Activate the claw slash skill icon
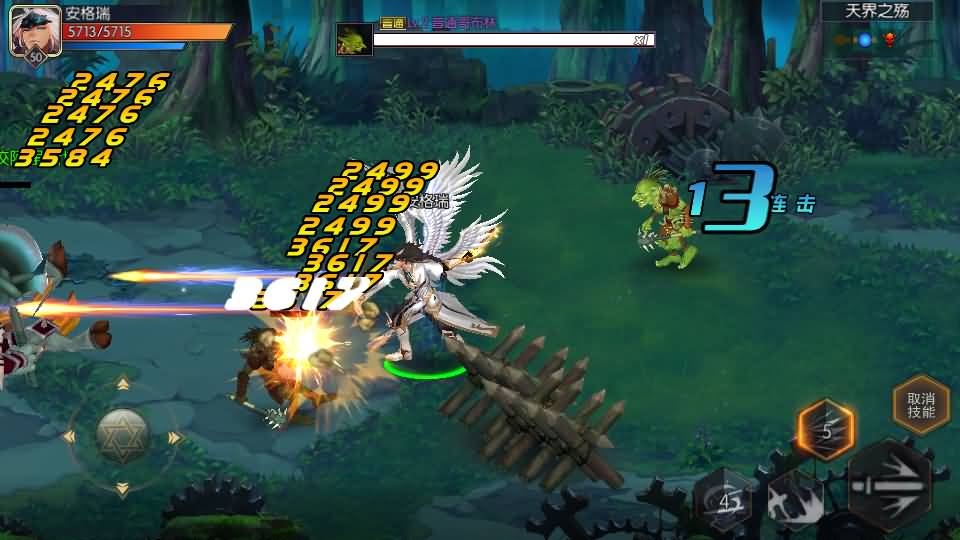The width and height of the screenshot is (960, 540). coord(797,500)
